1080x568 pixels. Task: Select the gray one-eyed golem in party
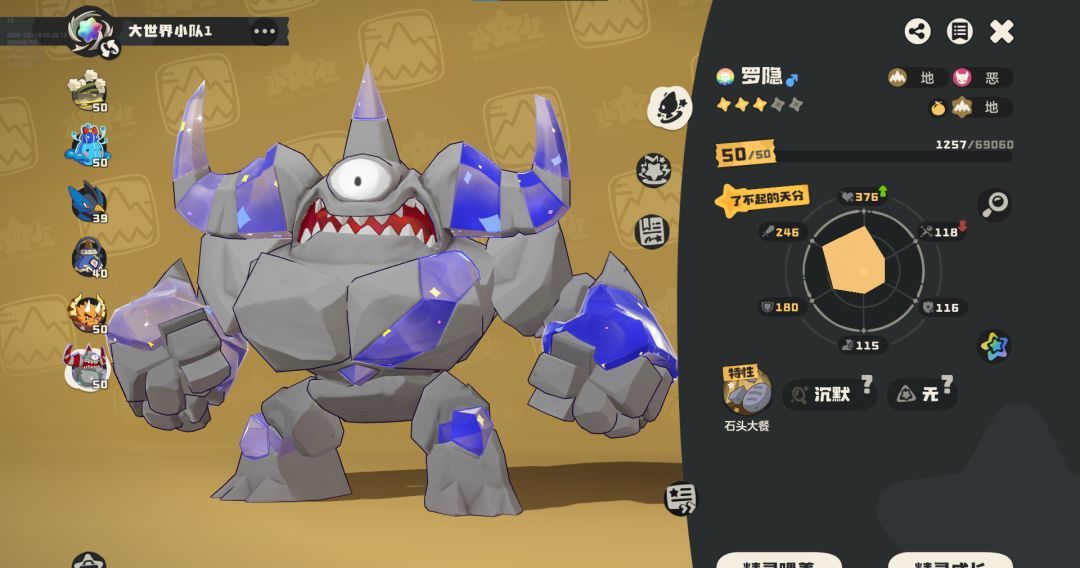click(x=87, y=367)
